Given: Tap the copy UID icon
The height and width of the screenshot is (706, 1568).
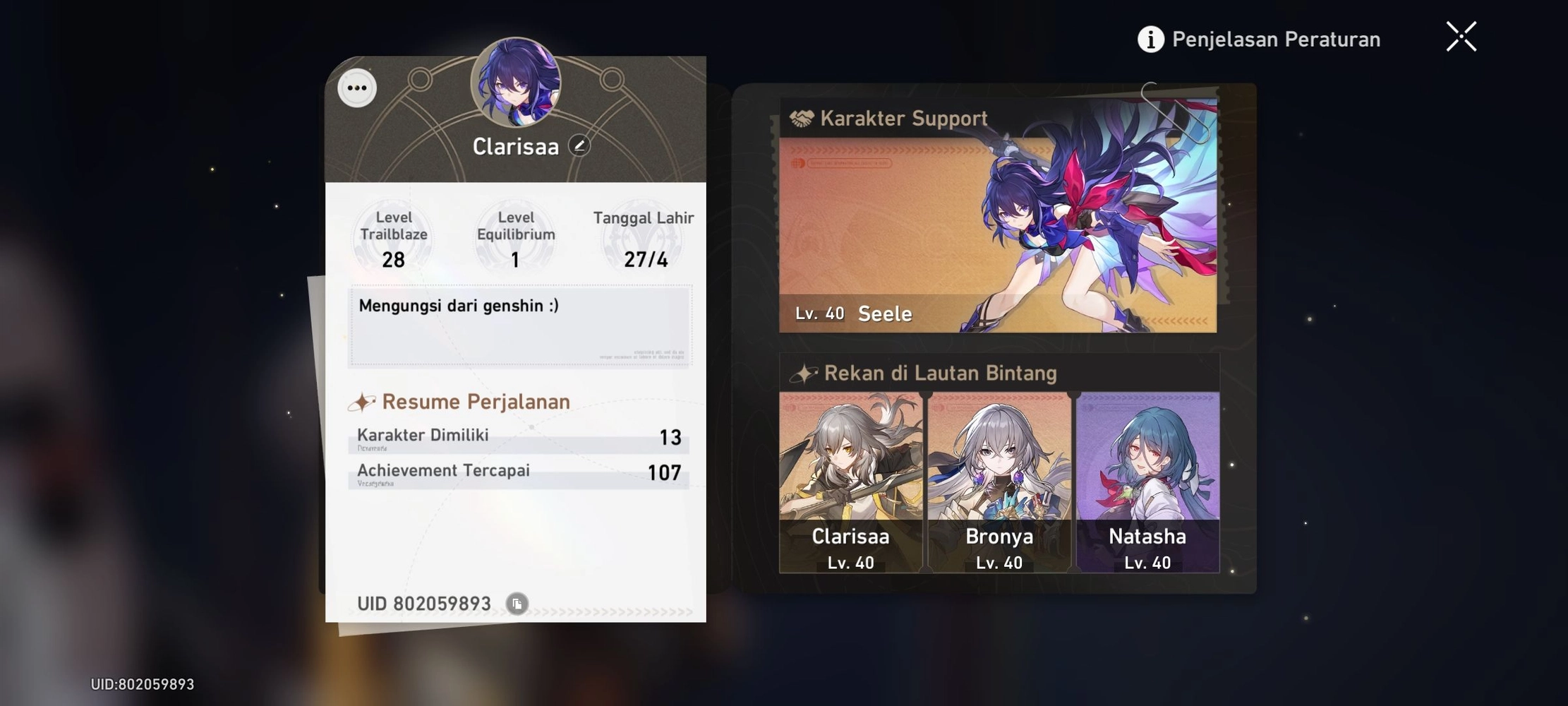Looking at the screenshot, I should pos(517,604).
